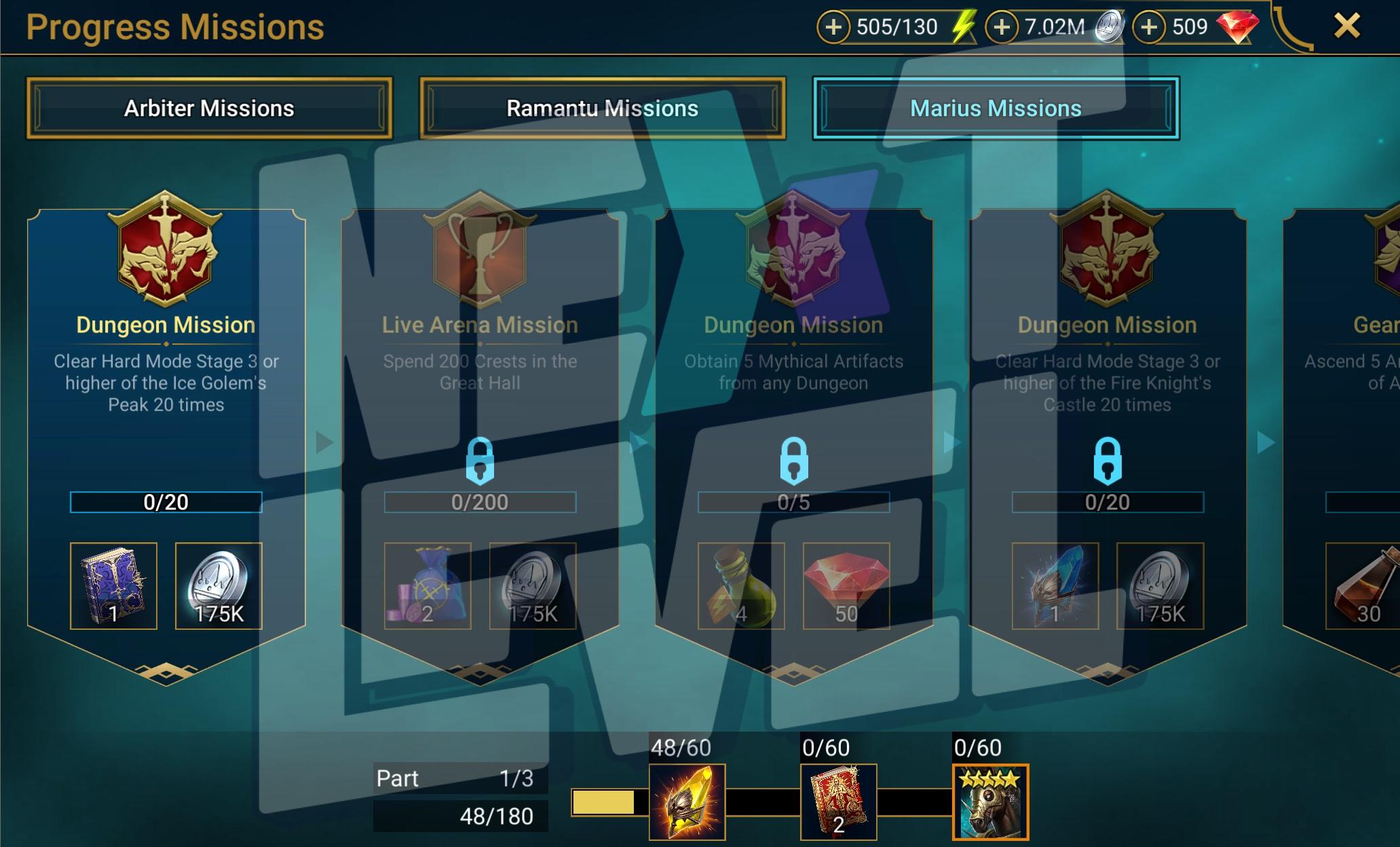Open the Ramantu Missions tab
Viewport: 1400px width, 847px height.
(x=602, y=109)
